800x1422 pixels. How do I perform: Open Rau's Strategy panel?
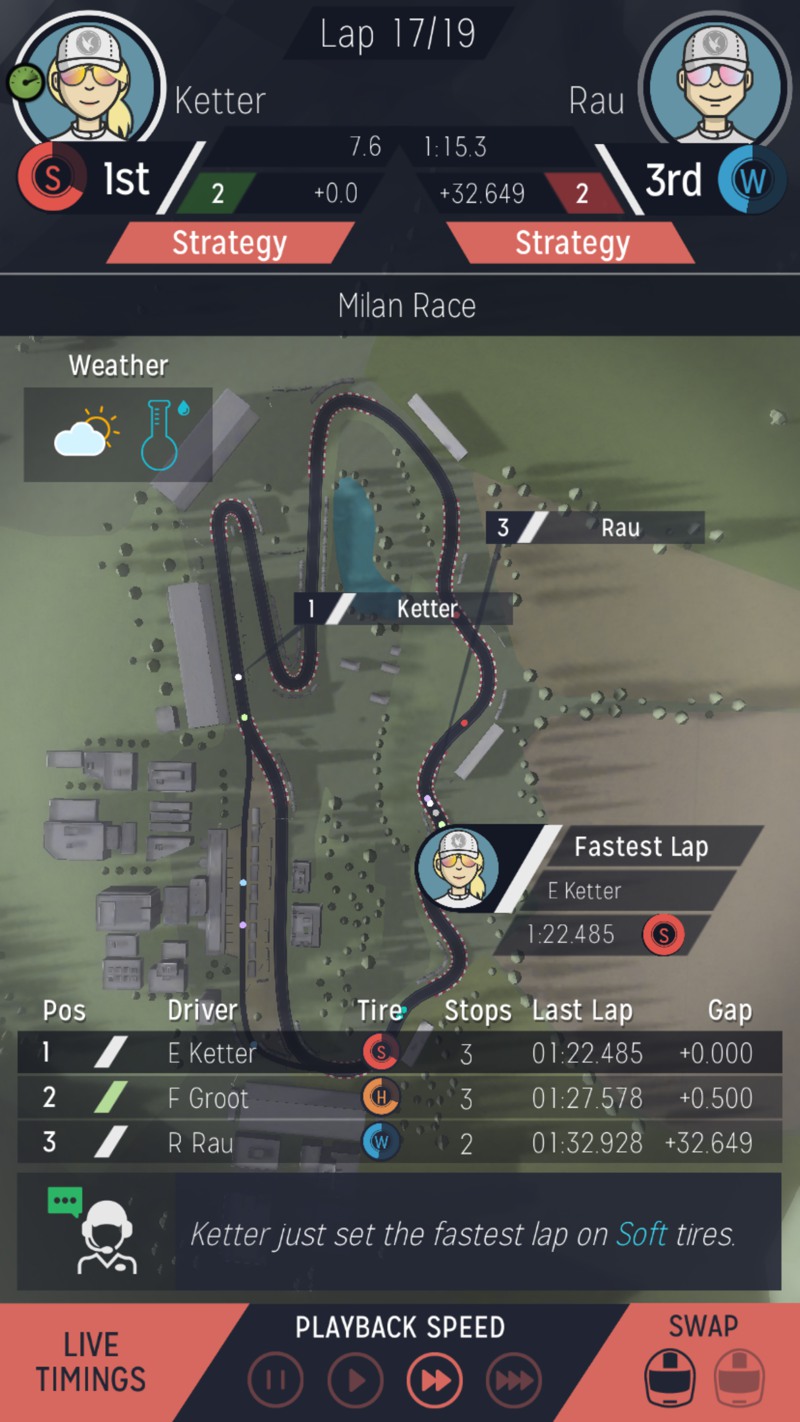pyautogui.click(x=571, y=243)
